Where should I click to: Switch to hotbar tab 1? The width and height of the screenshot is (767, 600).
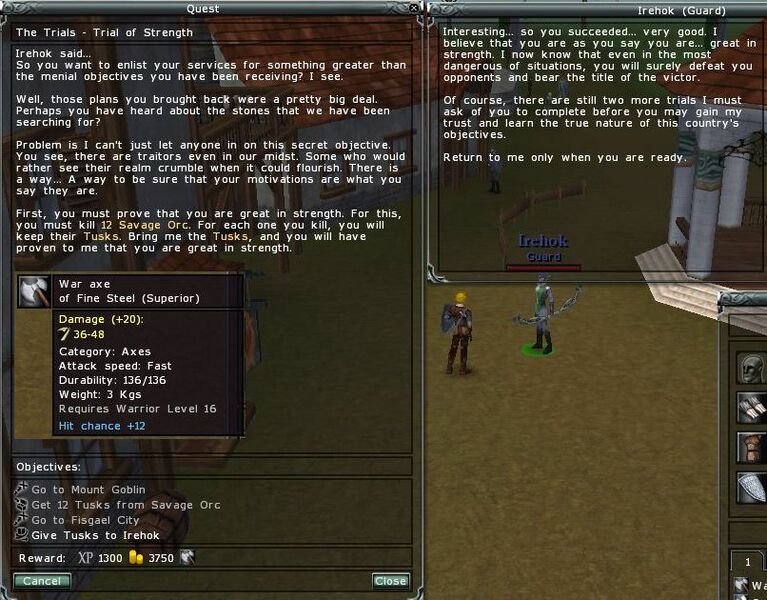(x=746, y=563)
